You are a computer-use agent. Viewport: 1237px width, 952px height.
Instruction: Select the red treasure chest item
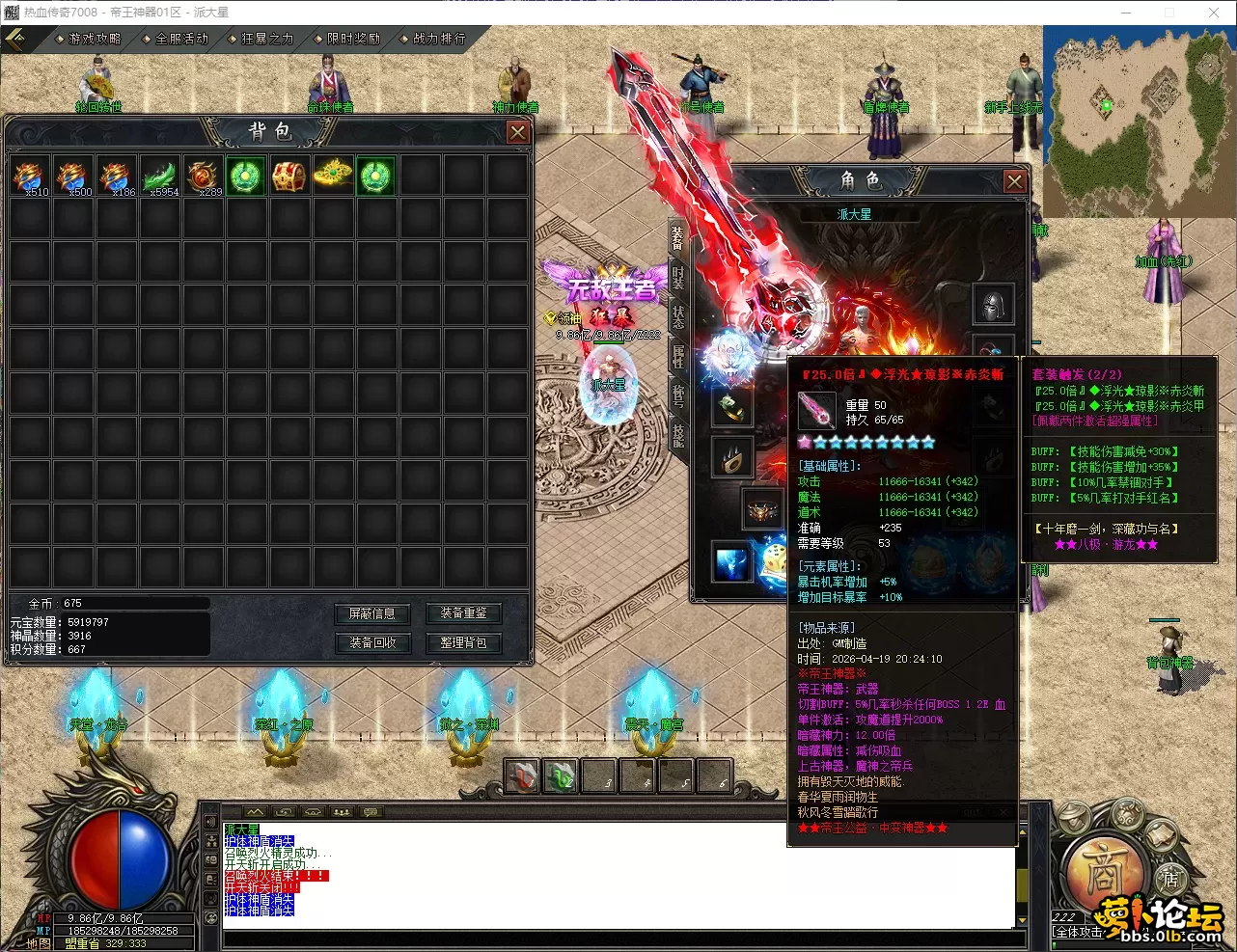tap(289, 177)
